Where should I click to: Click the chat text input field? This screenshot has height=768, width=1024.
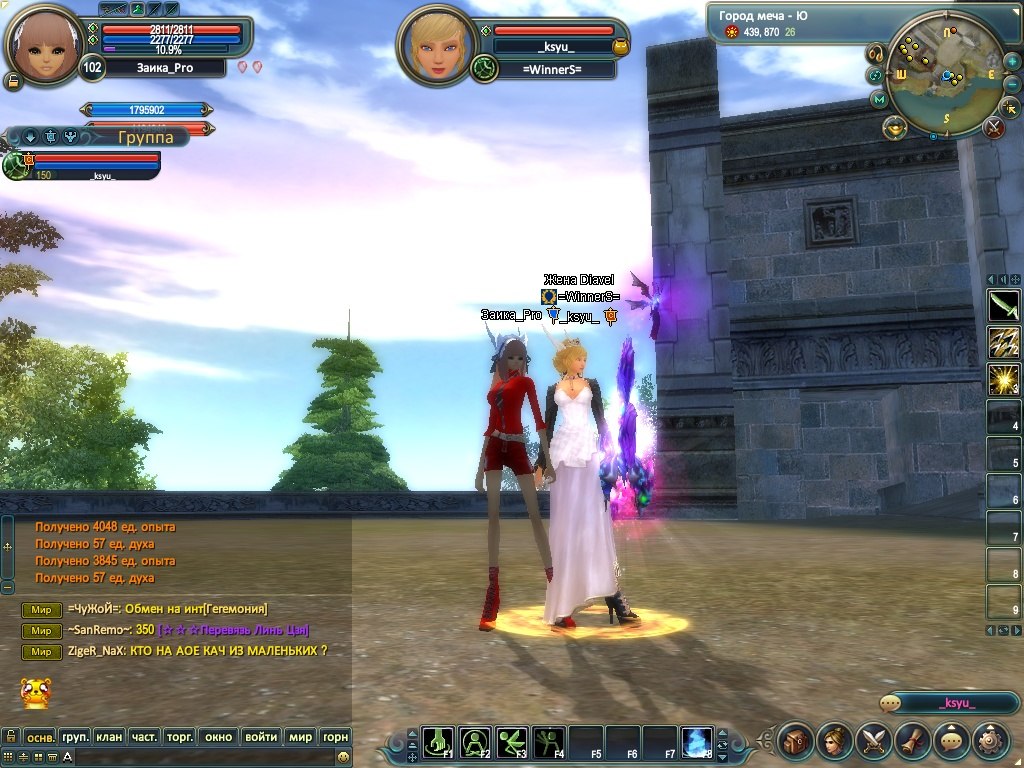[x=200, y=758]
